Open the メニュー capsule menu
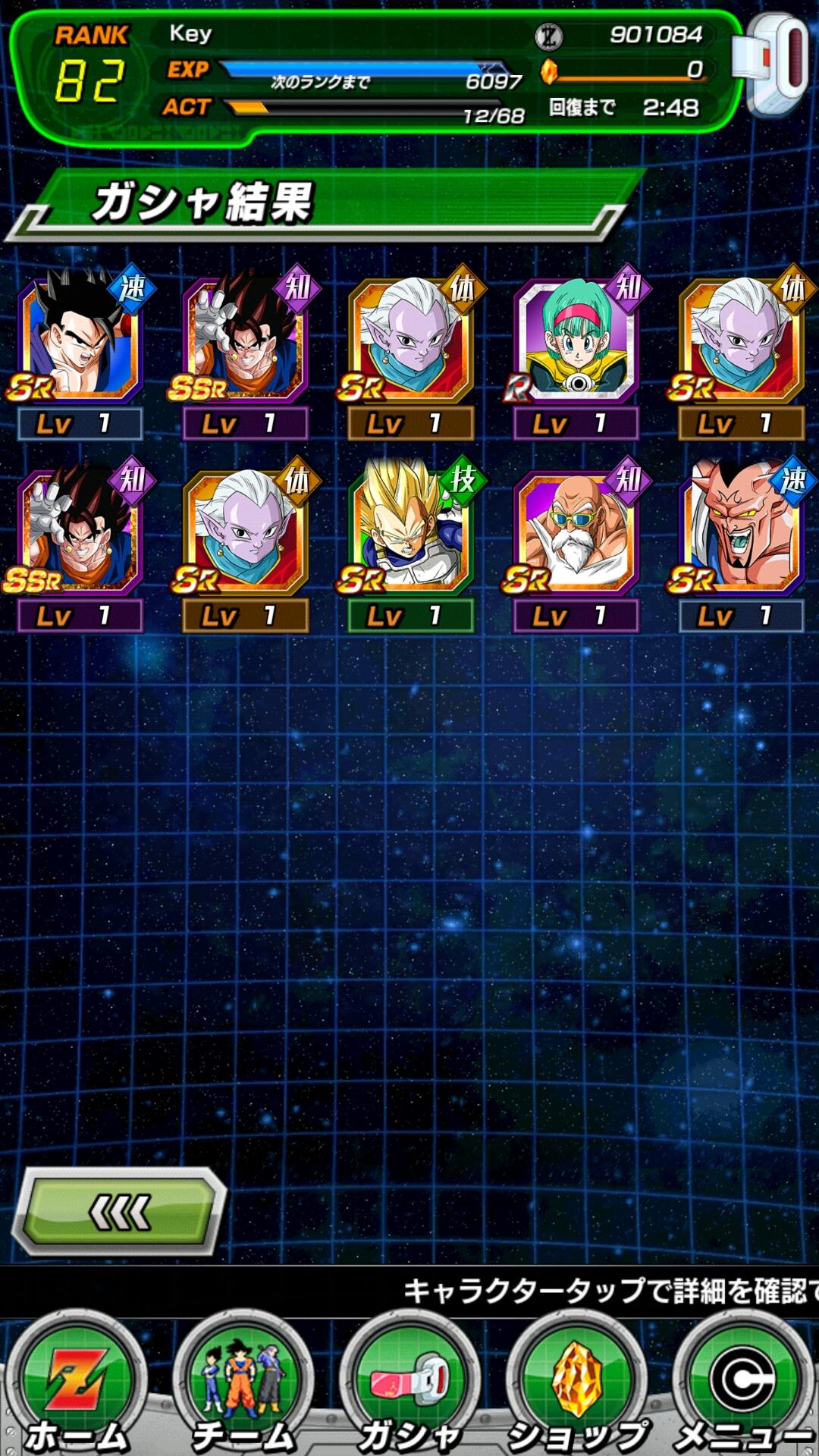Image resolution: width=819 pixels, height=1456 pixels. tap(743, 1388)
